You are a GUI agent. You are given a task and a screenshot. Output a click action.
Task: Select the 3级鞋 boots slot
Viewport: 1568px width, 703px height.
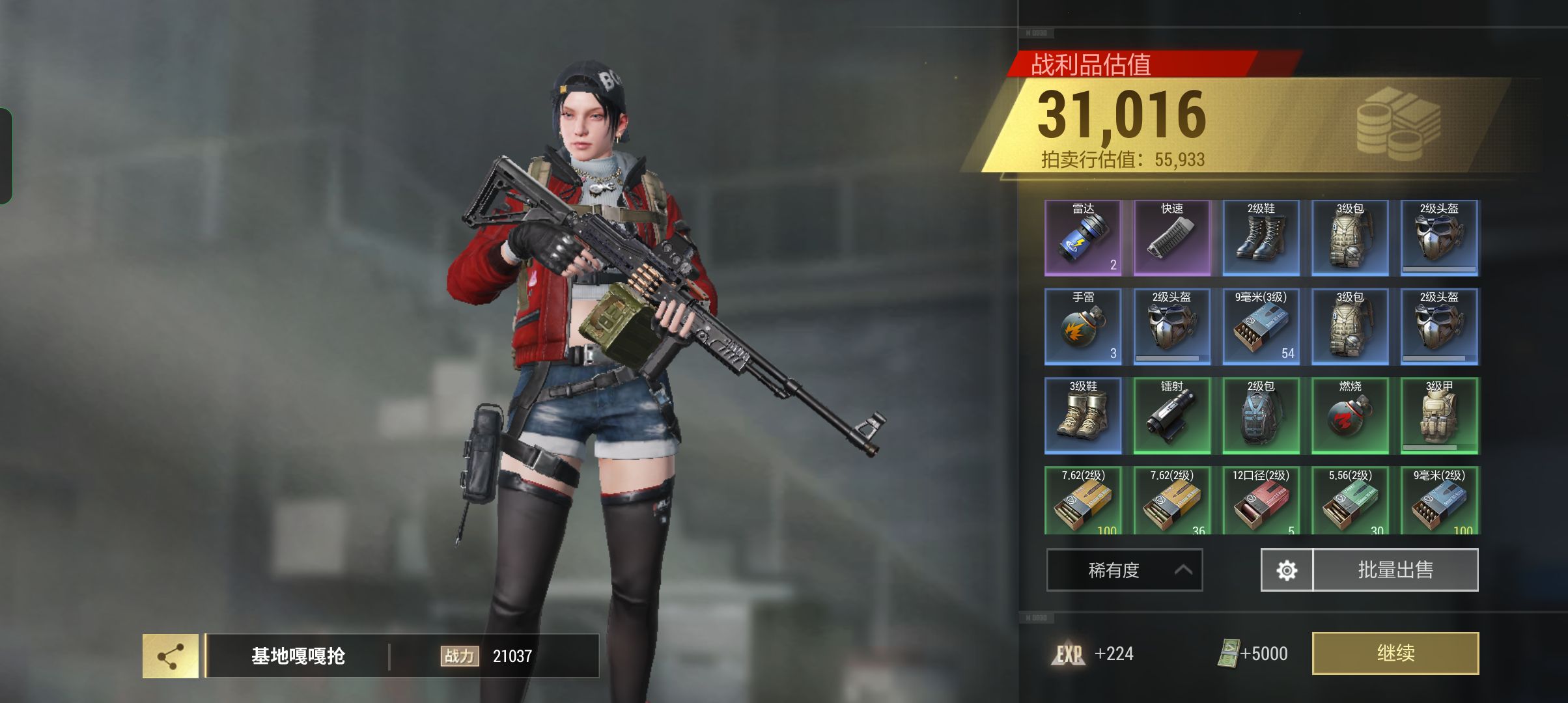point(1083,416)
